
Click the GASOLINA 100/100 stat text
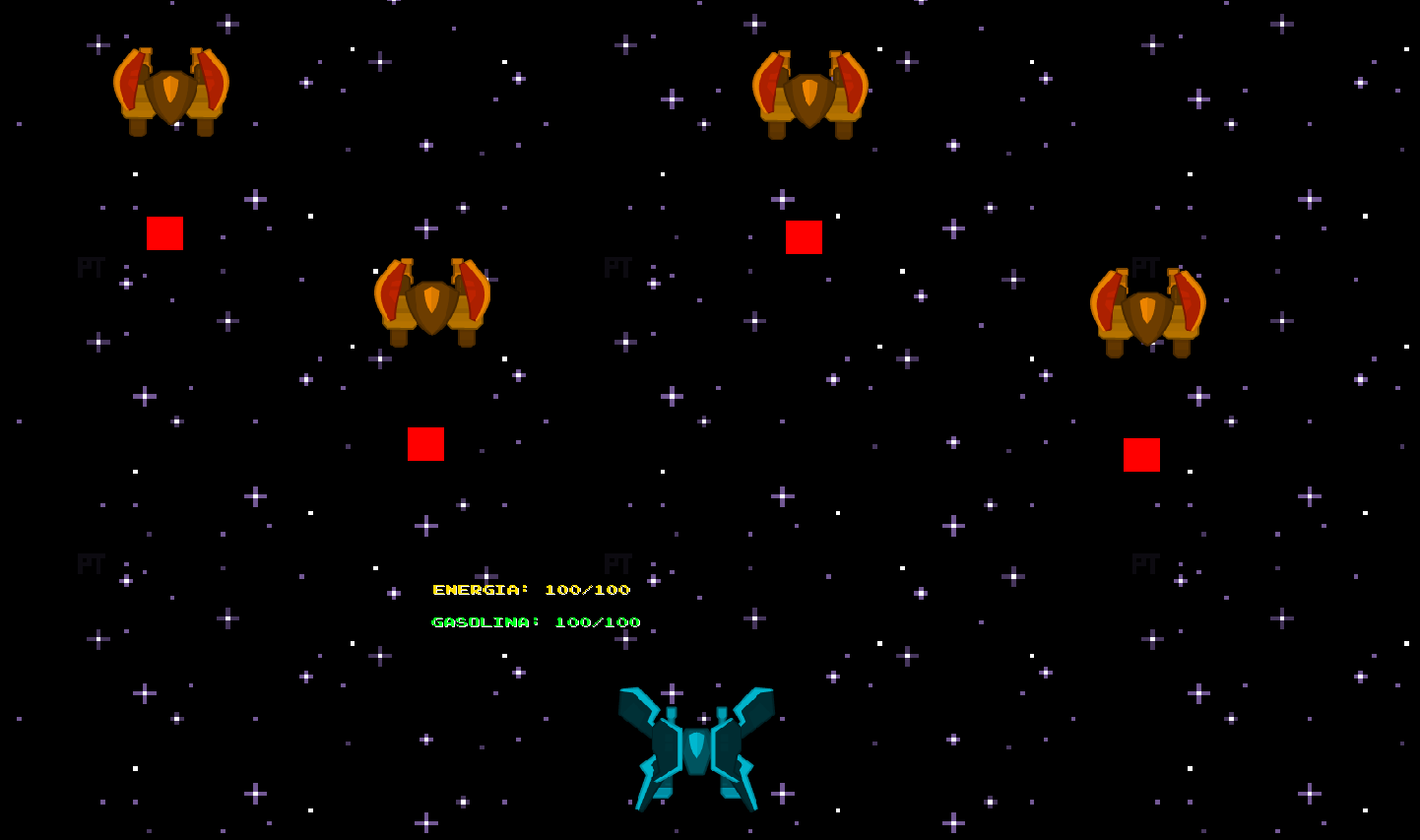[x=537, y=621]
